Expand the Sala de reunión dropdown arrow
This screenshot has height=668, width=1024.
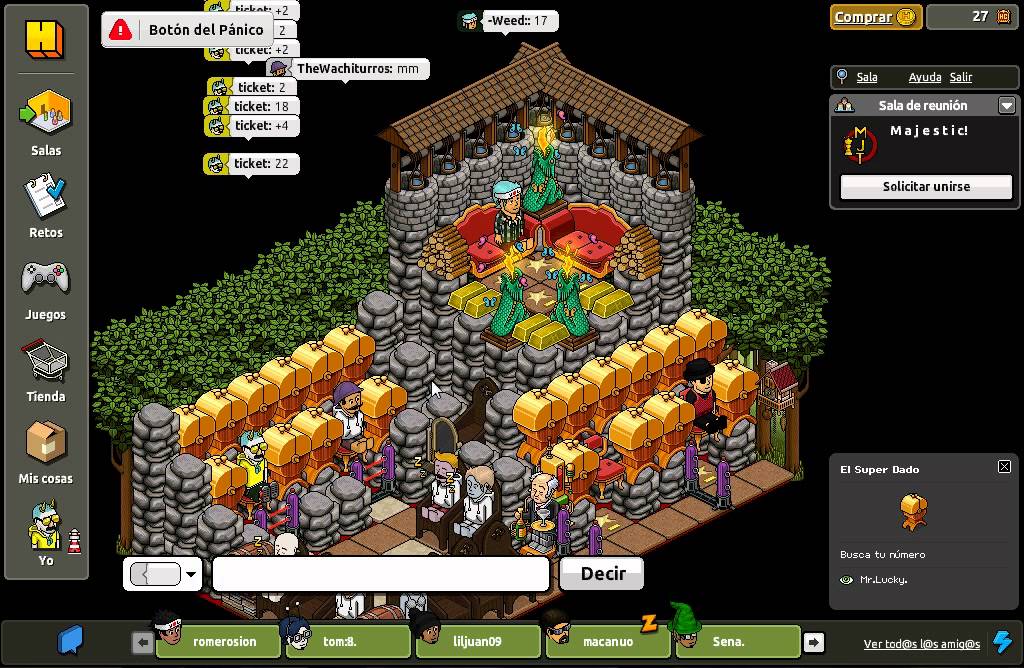1007,105
